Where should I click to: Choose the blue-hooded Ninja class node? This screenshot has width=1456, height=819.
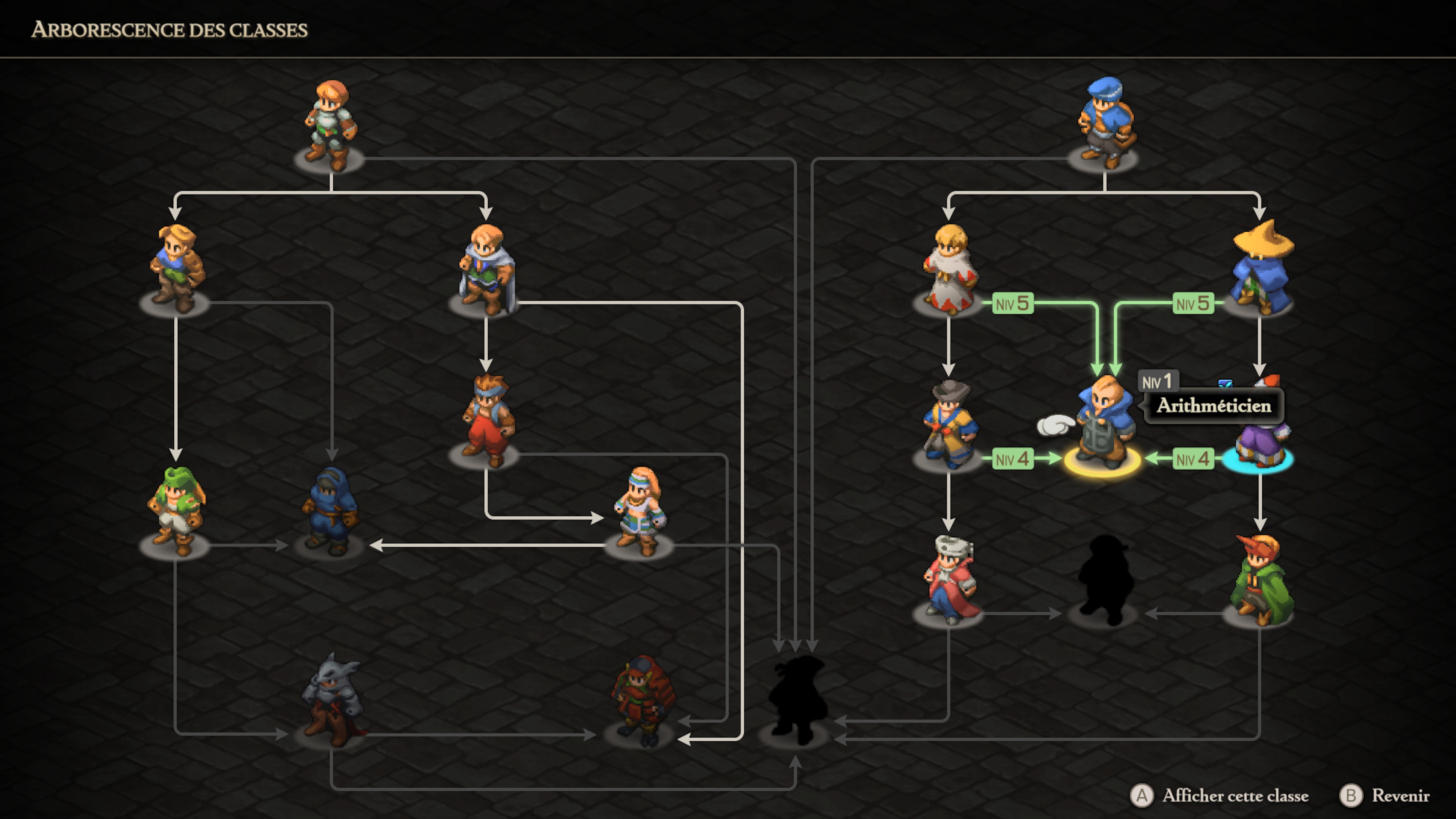tap(331, 511)
